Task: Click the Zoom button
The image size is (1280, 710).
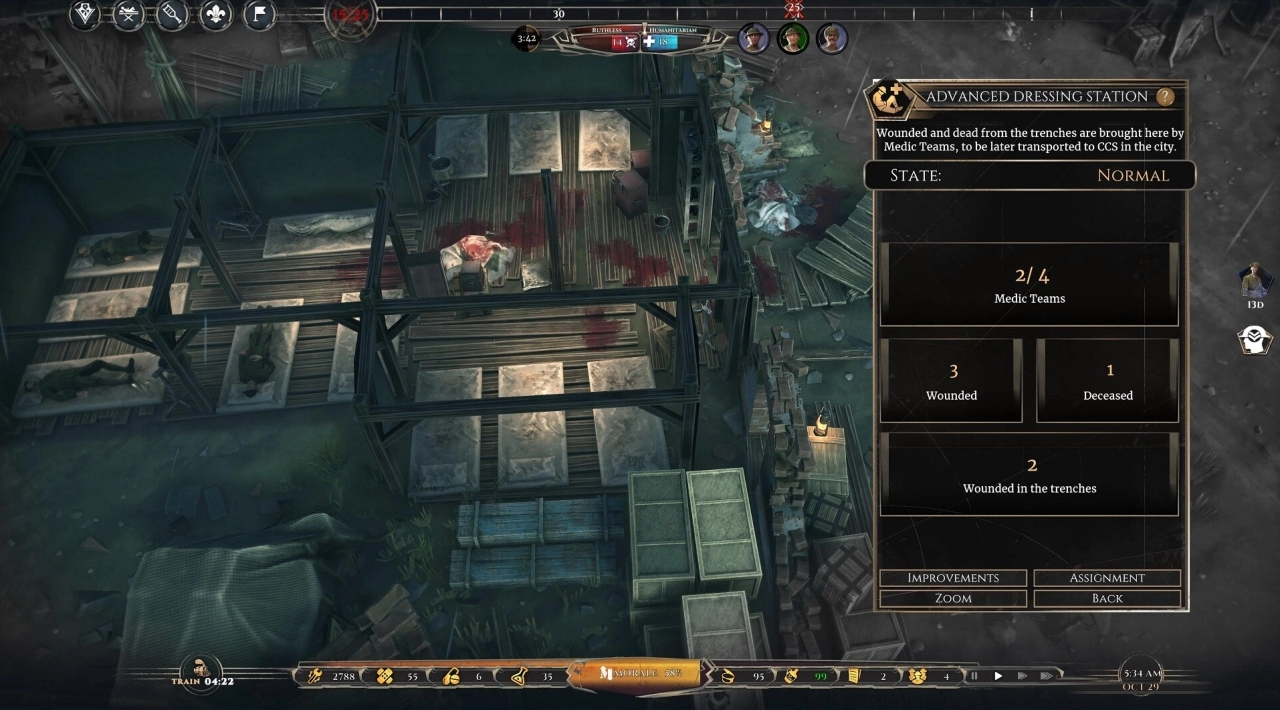Action: [x=953, y=598]
